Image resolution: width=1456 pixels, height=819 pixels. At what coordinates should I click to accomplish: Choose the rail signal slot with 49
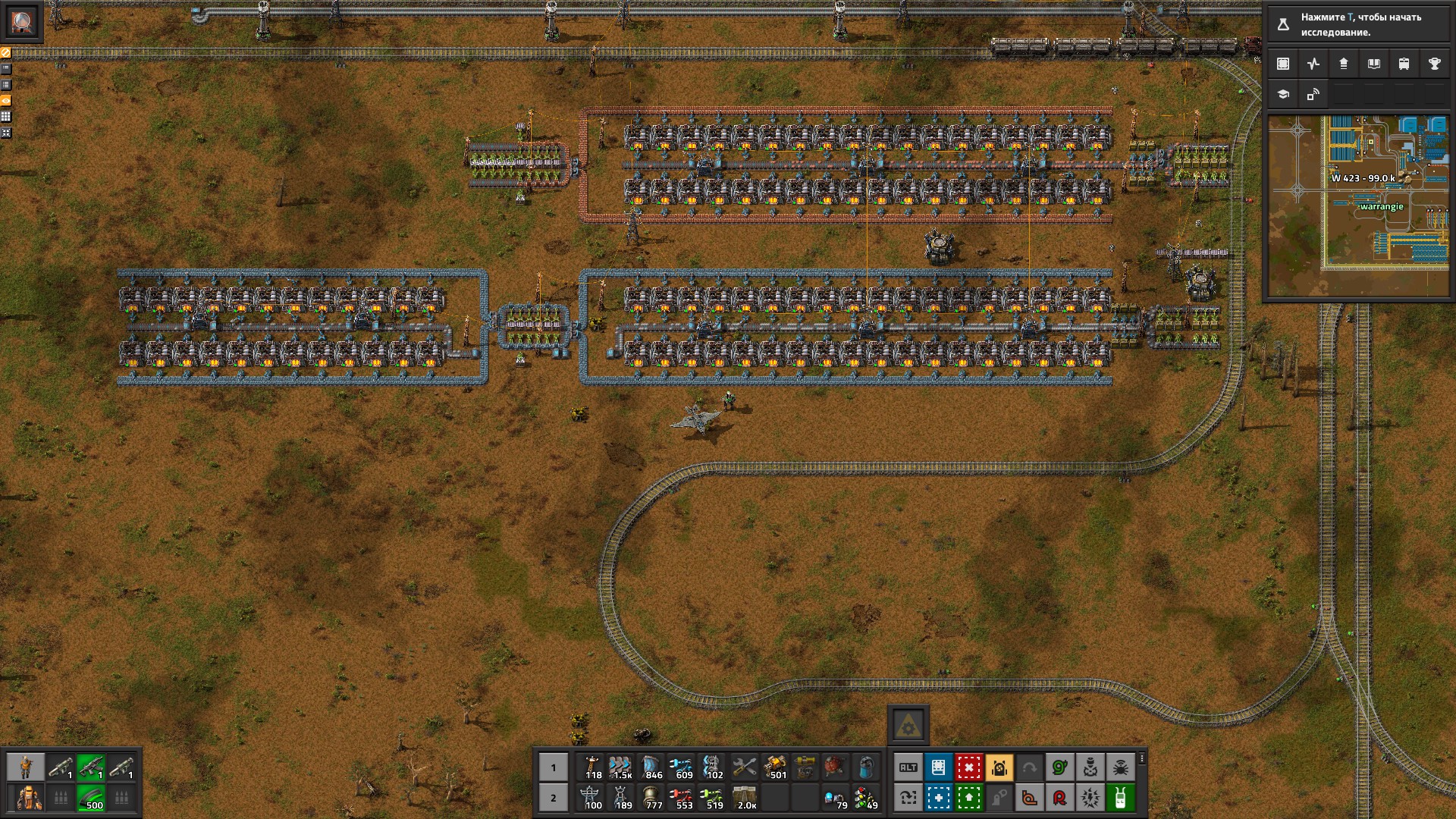865,798
